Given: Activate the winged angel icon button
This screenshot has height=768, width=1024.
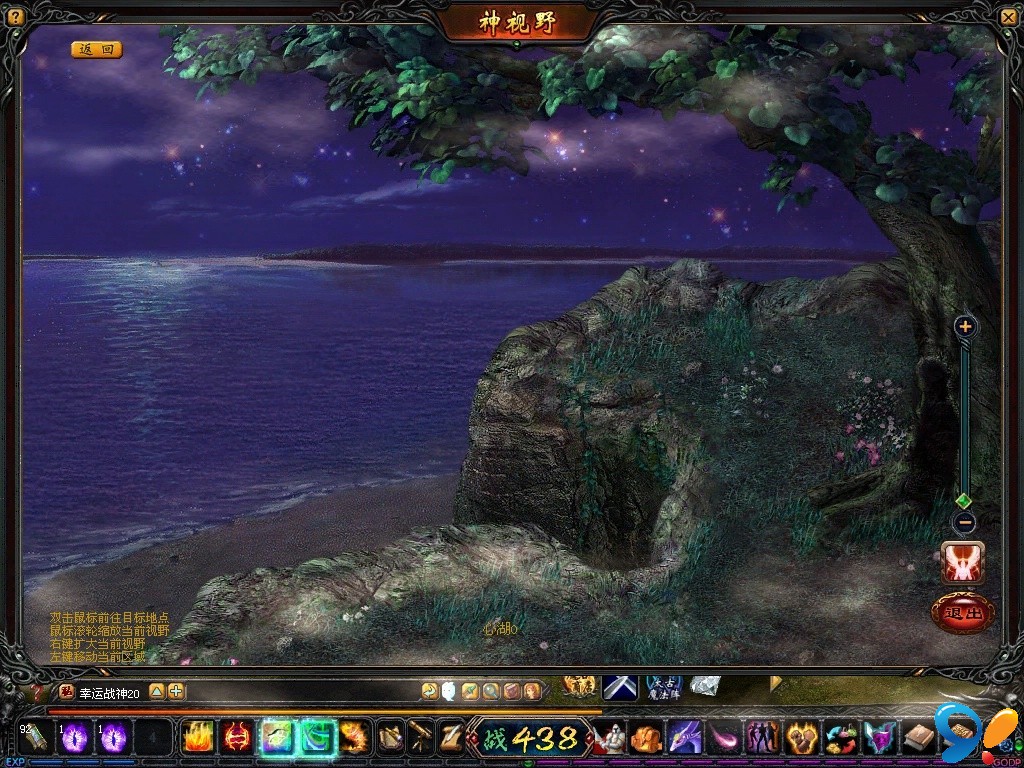Looking at the screenshot, I should [963, 563].
